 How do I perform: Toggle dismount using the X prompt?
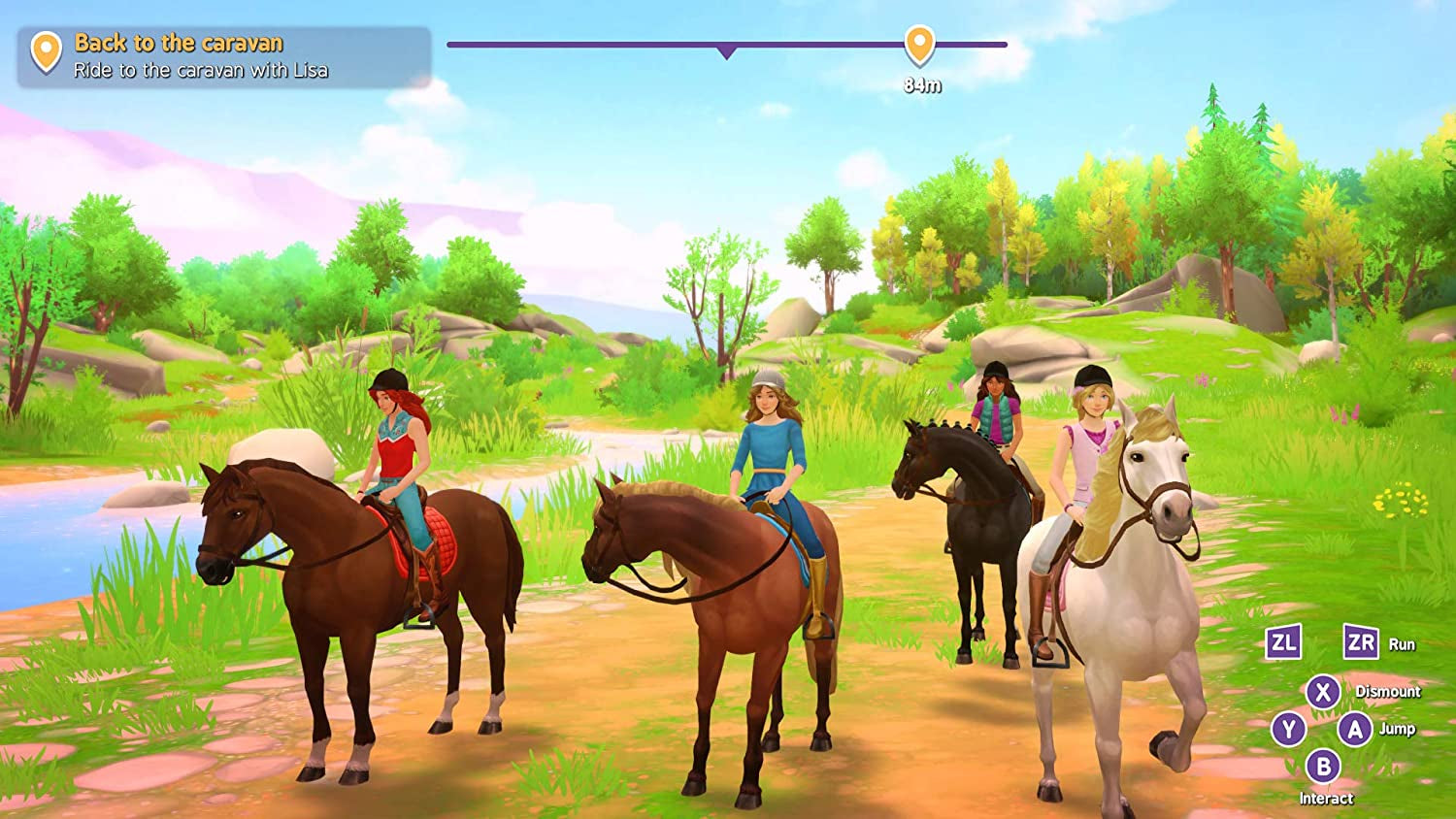[x=1325, y=690]
